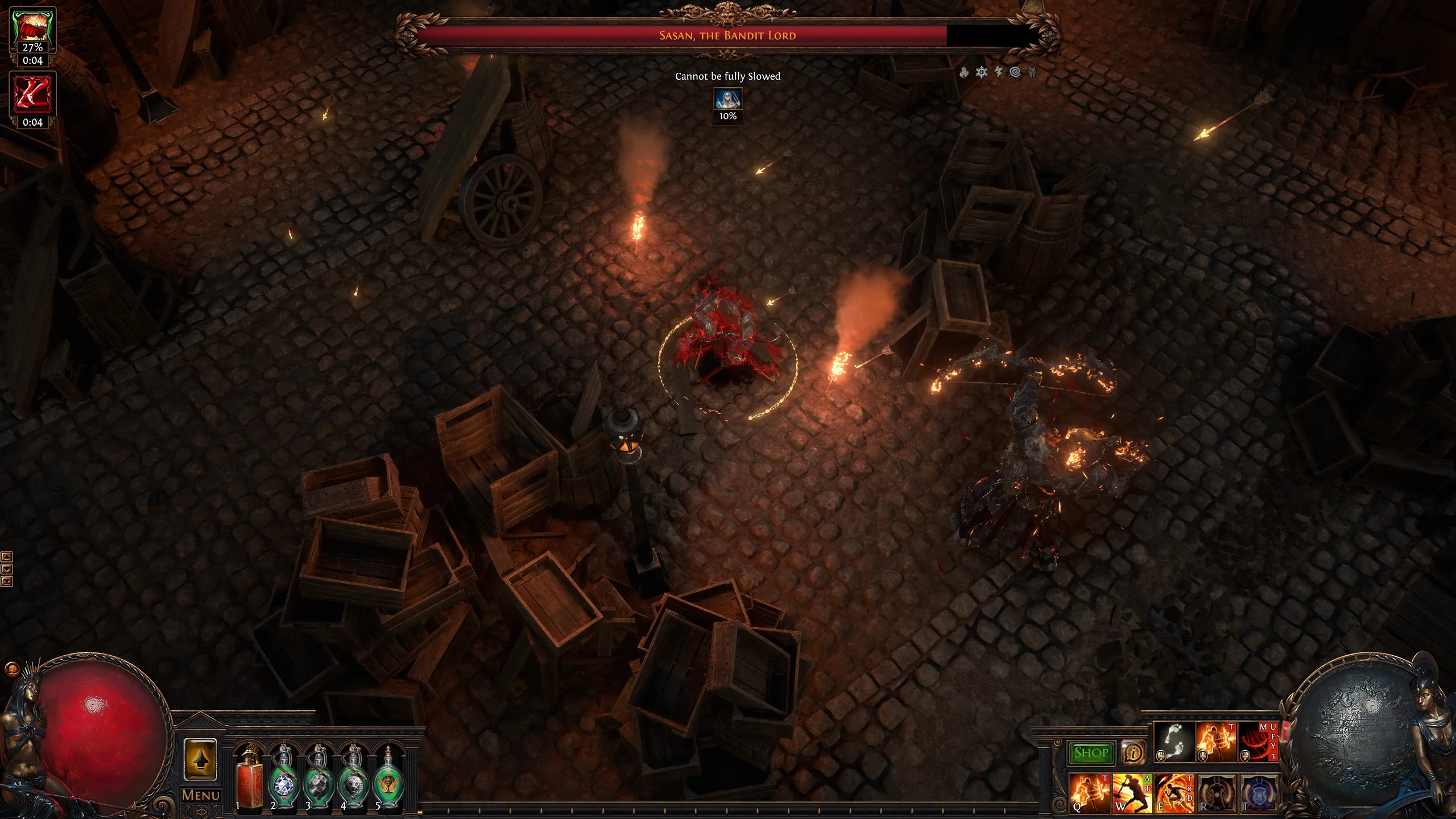
Task: Activate the flaming figure skill labeled Q
Action: point(1089,793)
